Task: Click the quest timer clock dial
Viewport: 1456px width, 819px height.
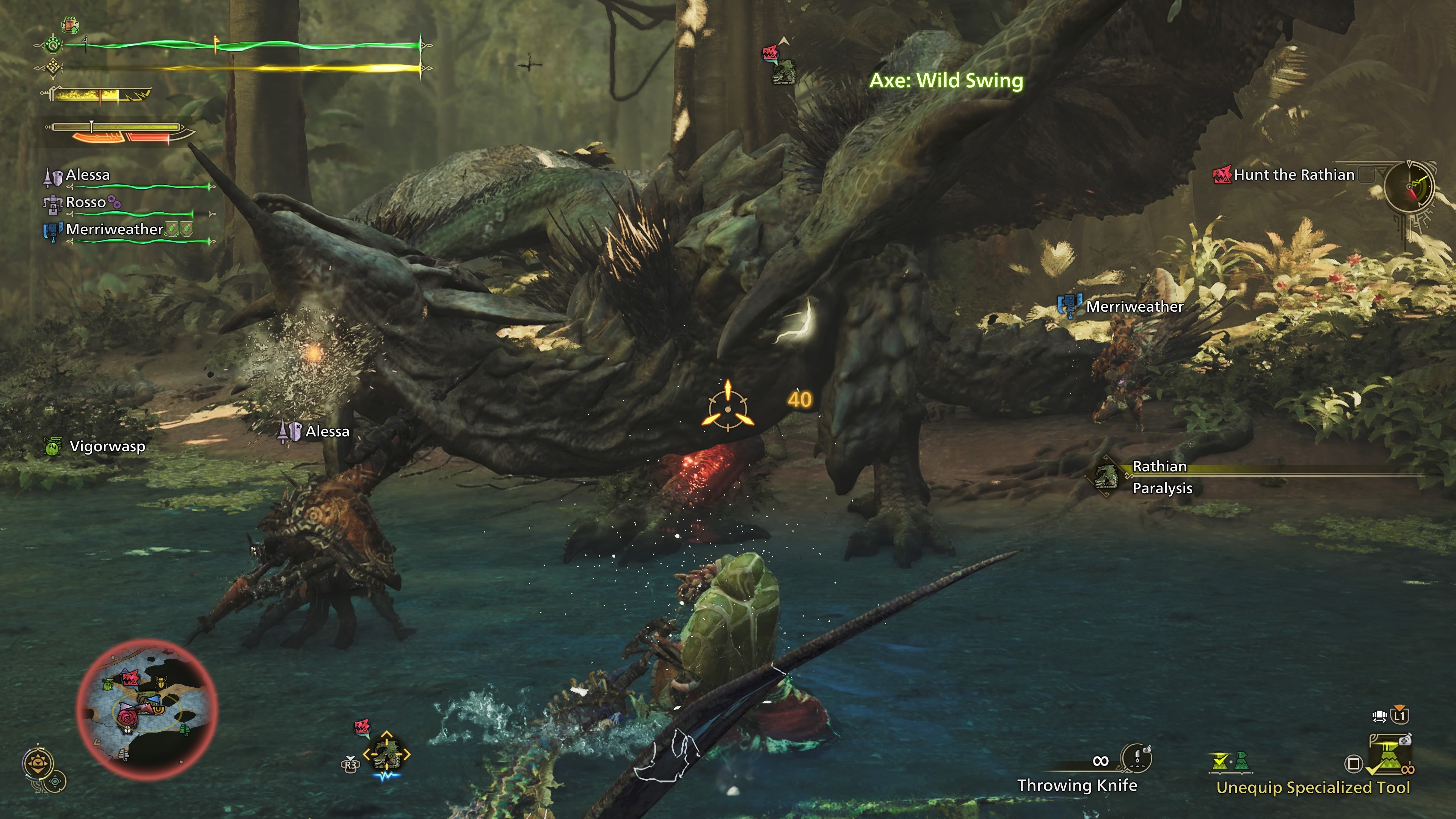Action: (1410, 187)
